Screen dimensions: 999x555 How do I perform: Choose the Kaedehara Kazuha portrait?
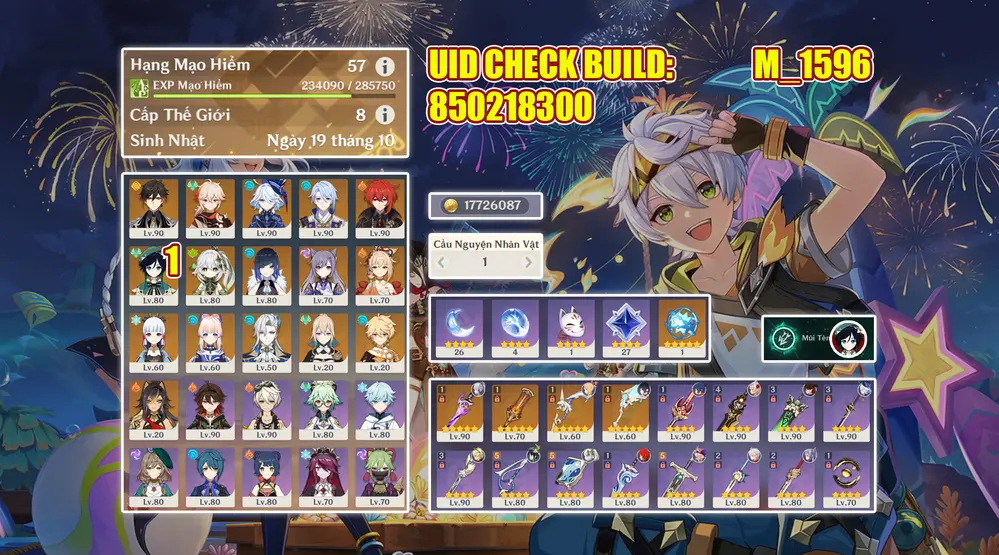211,206
